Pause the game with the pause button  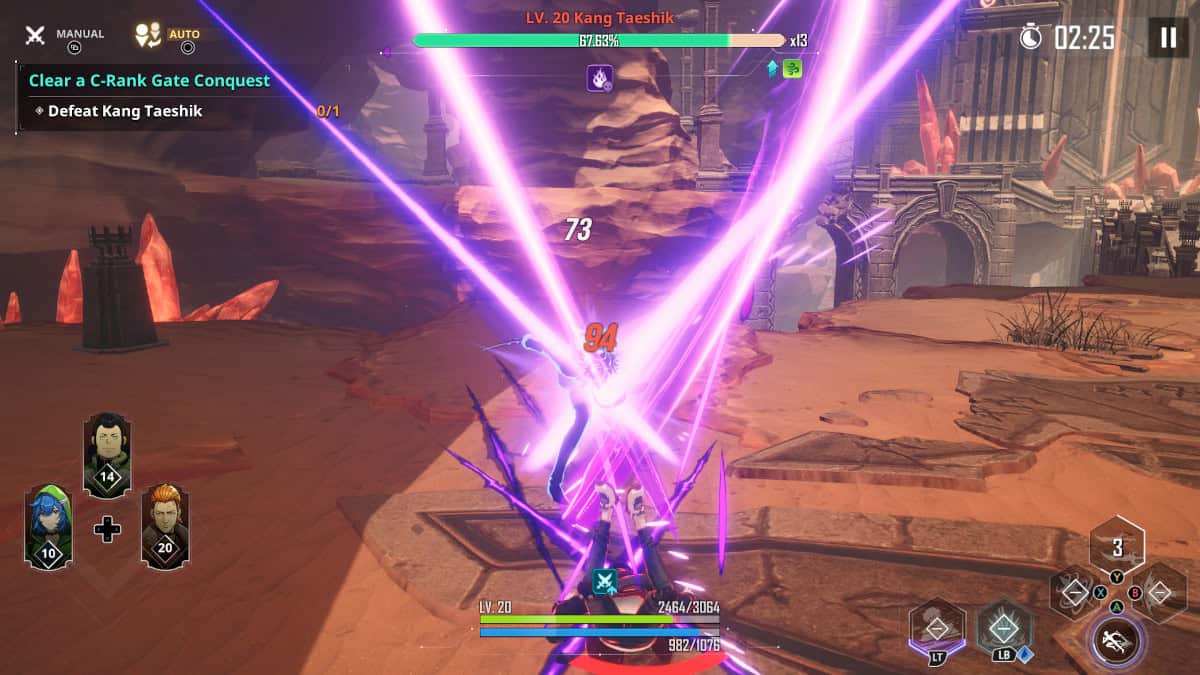pos(1167,38)
